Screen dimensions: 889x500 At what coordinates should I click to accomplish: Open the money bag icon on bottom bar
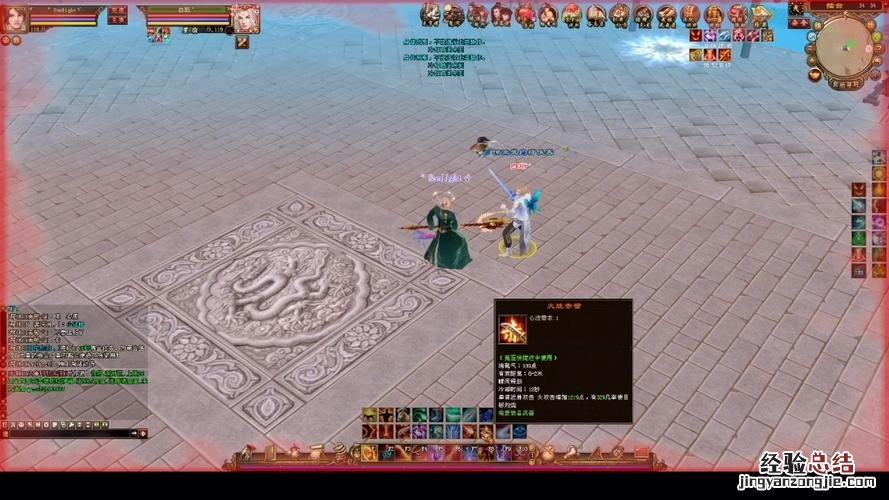[547, 457]
